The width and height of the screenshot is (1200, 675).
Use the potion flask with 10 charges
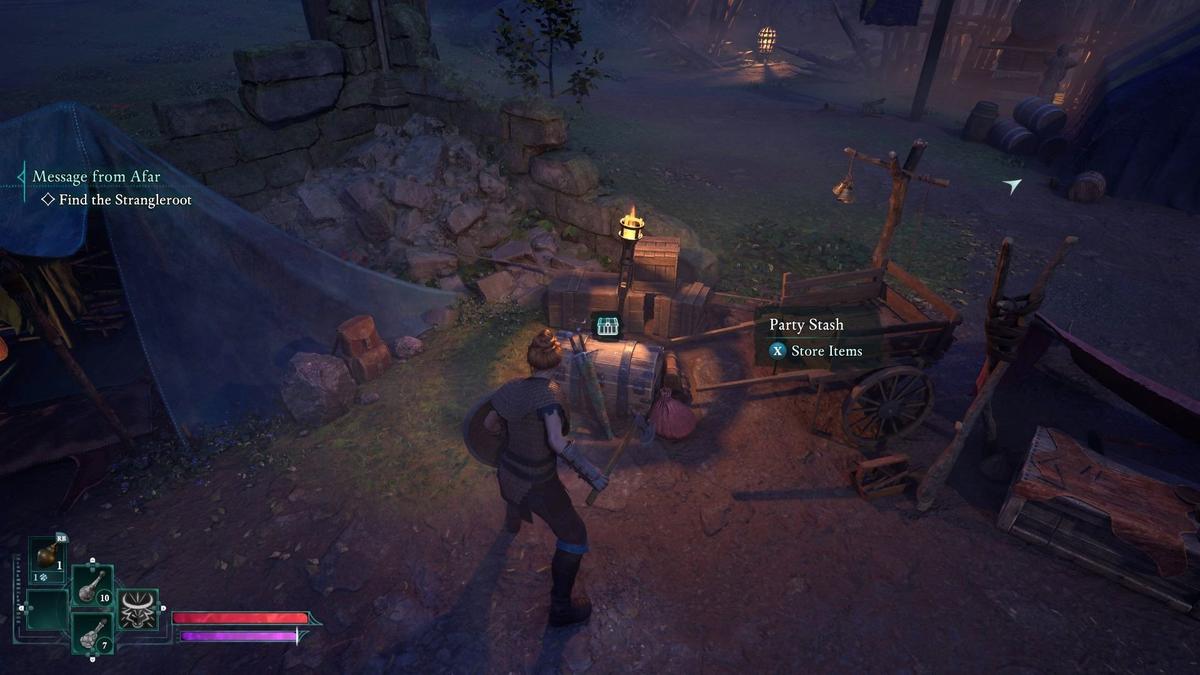(x=92, y=585)
